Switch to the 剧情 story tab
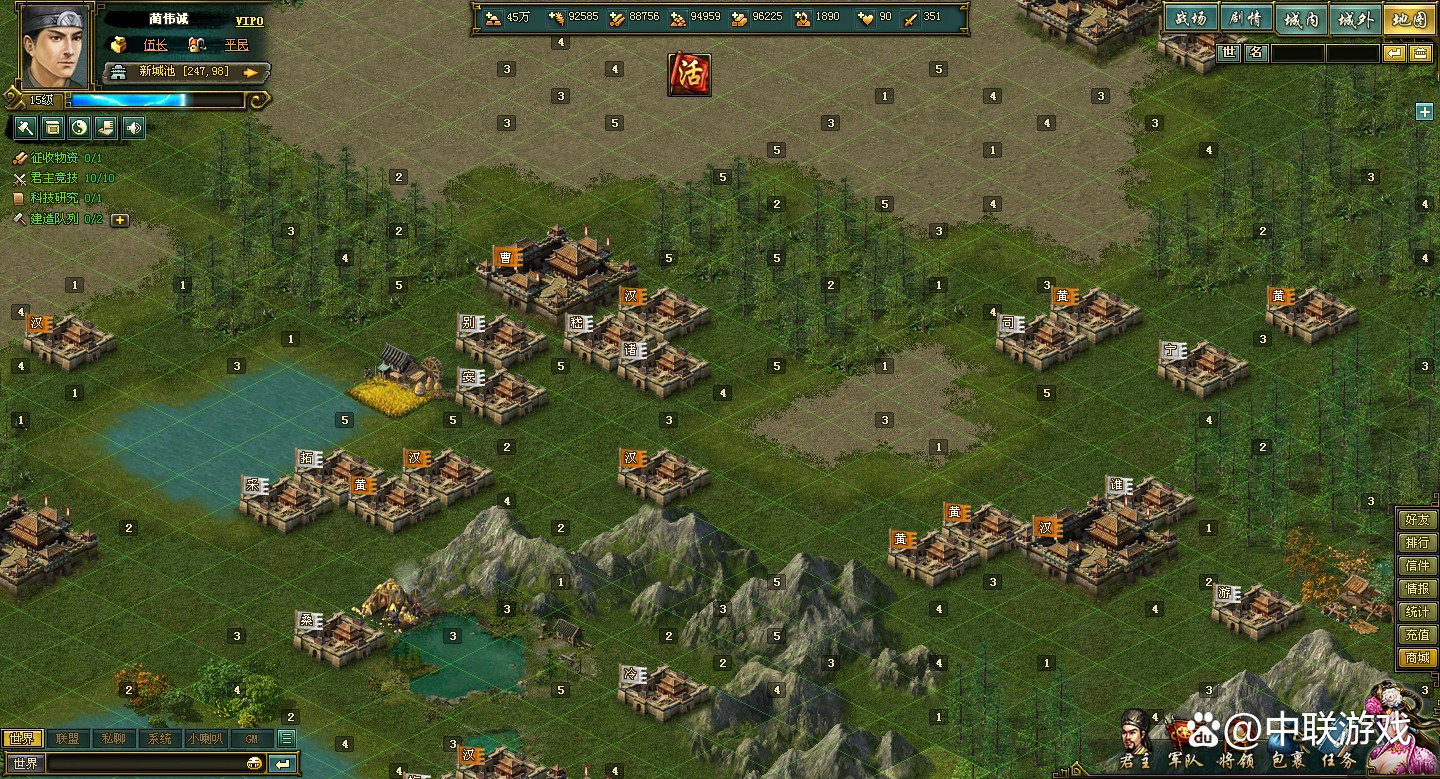Image resolution: width=1440 pixels, height=779 pixels. pyautogui.click(x=1246, y=19)
